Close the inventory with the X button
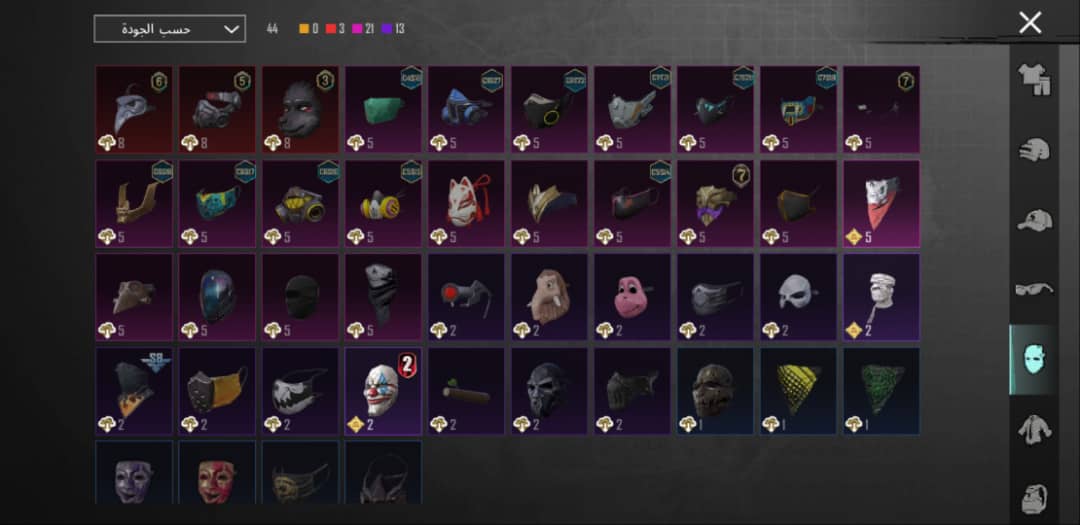This screenshot has width=1080, height=525. 1029,23
